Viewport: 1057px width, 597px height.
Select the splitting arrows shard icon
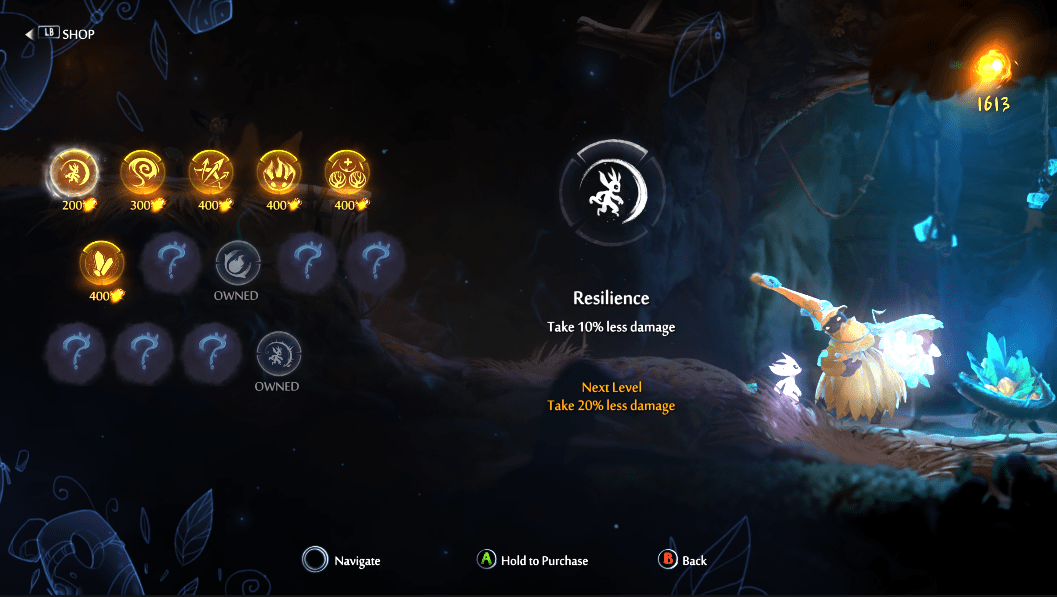[x=210, y=173]
